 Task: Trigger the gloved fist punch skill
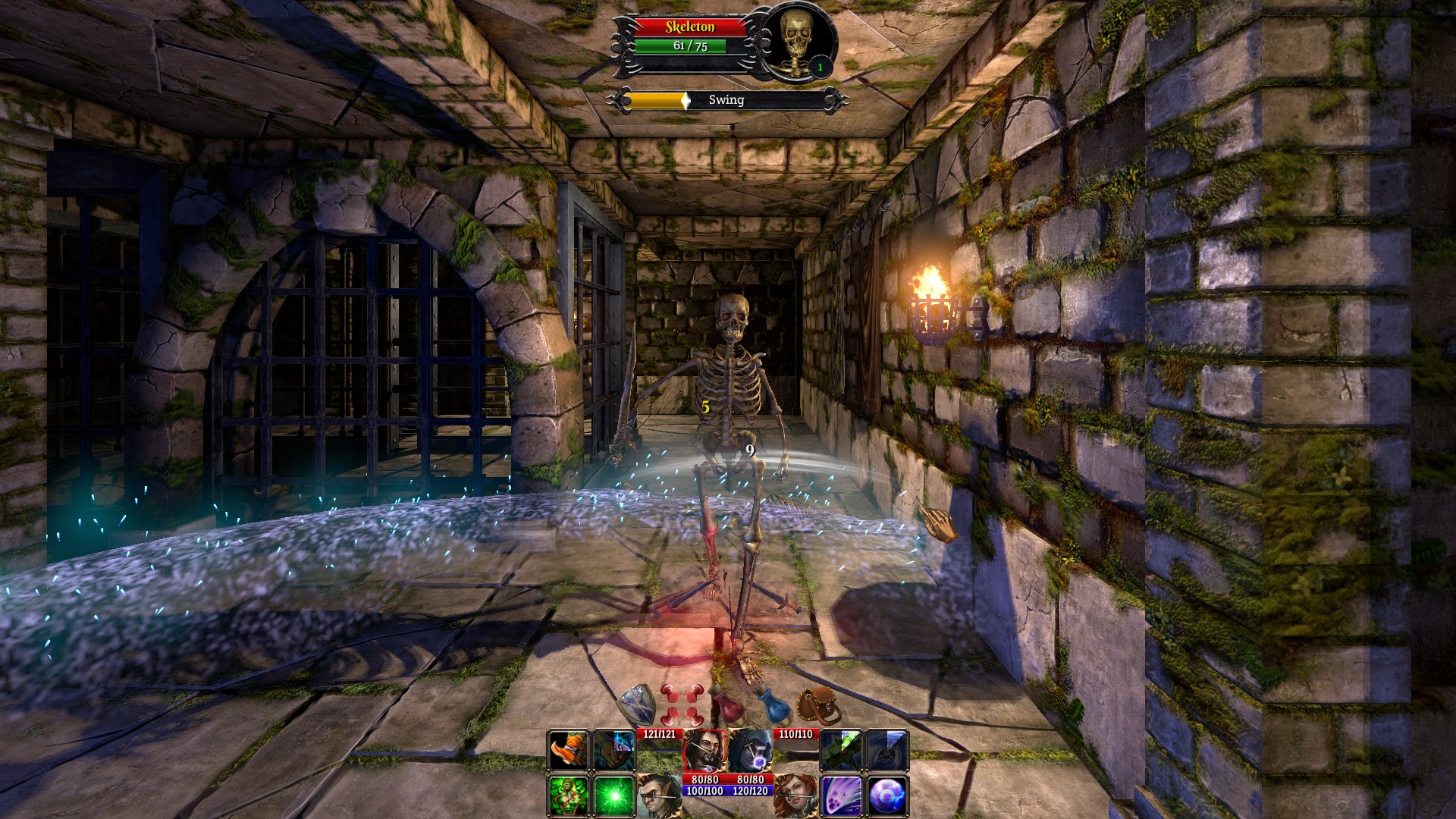[x=613, y=751]
